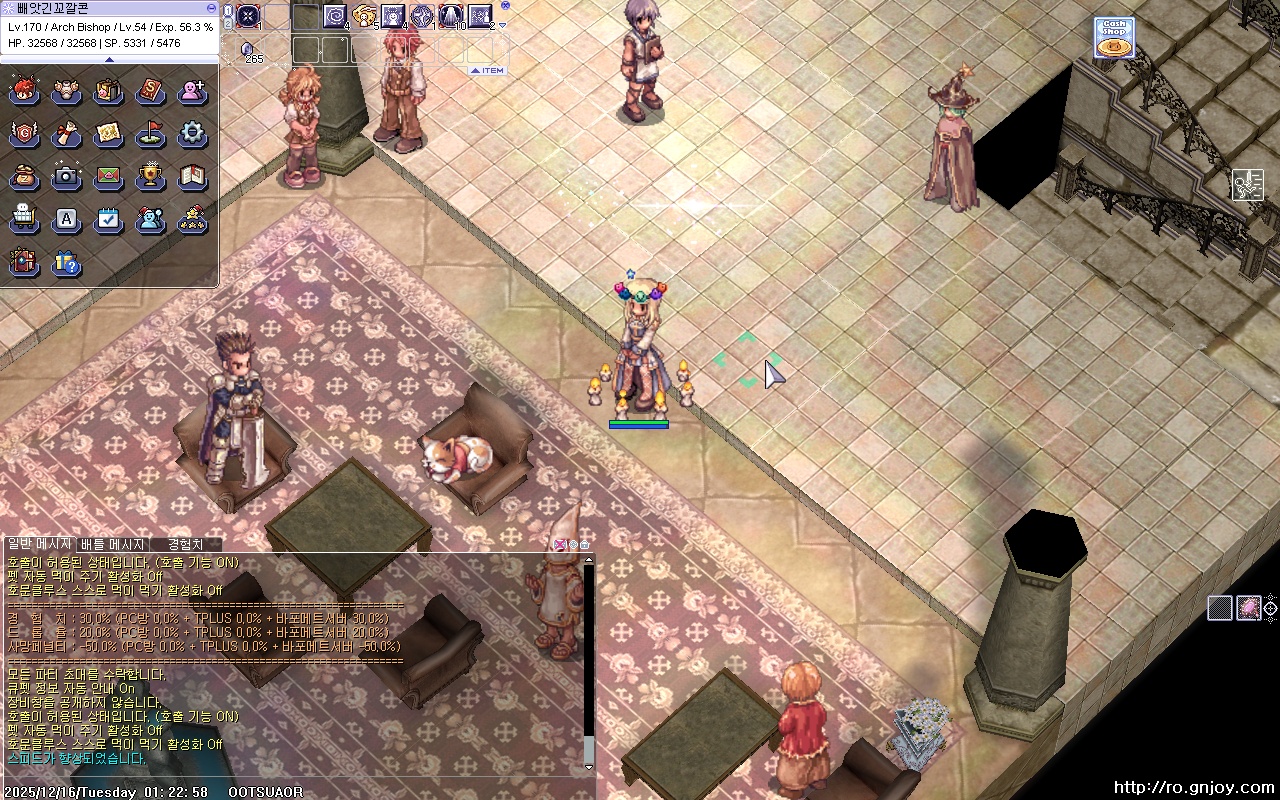The image size is (1280, 800).
Task: Open the red skill book marked S
Action: pos(150,91)
